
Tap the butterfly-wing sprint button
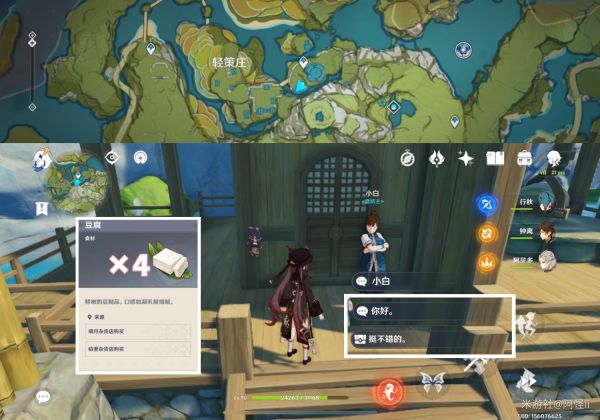click(432, 380)
